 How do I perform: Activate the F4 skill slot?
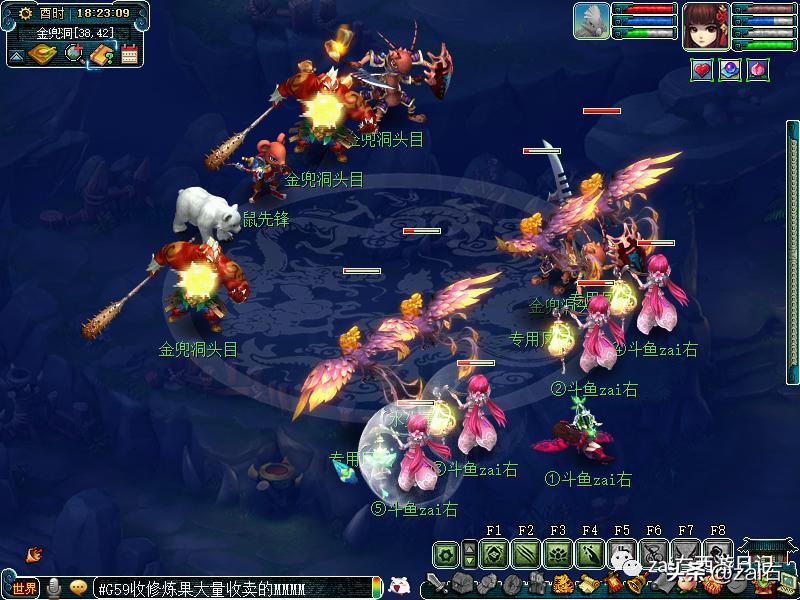tap(589, 553)
